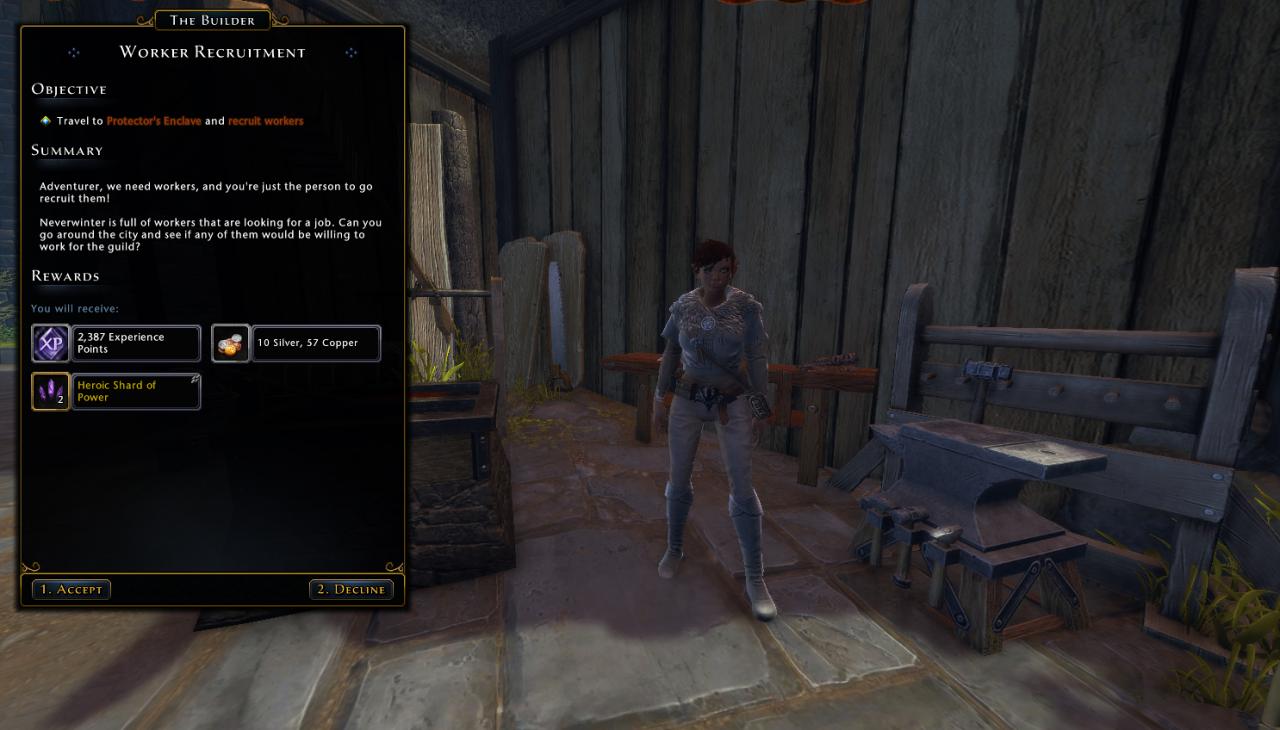This screenshot has width=1280, height=730.
Task: Open the Protector's Enclave objective link
Action: tap(153, 121)
